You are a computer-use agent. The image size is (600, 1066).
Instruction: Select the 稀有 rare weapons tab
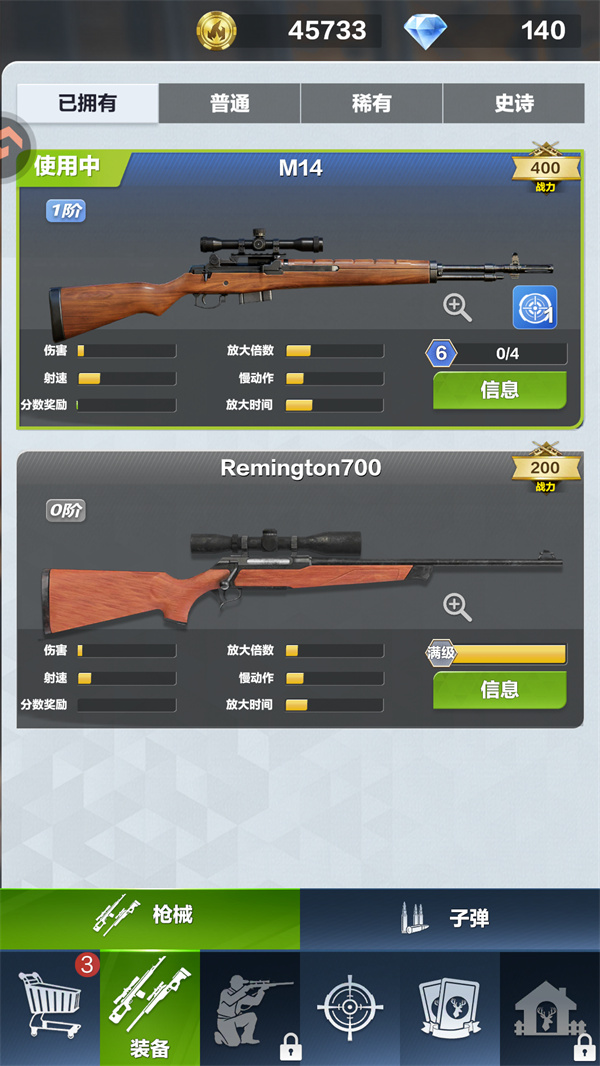pos(372,104)
